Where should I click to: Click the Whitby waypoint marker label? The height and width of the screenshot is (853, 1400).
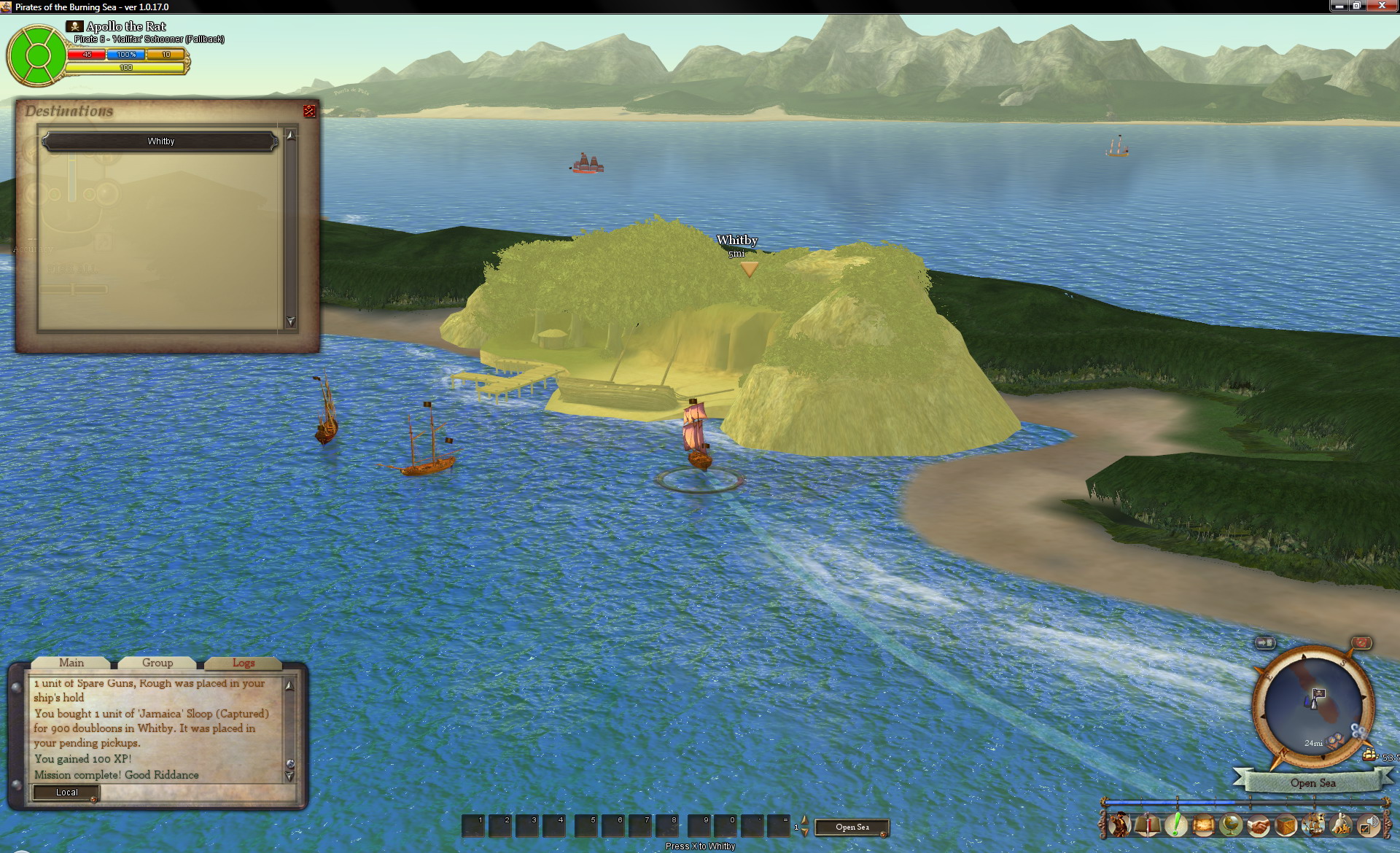[x=737, y=241]
